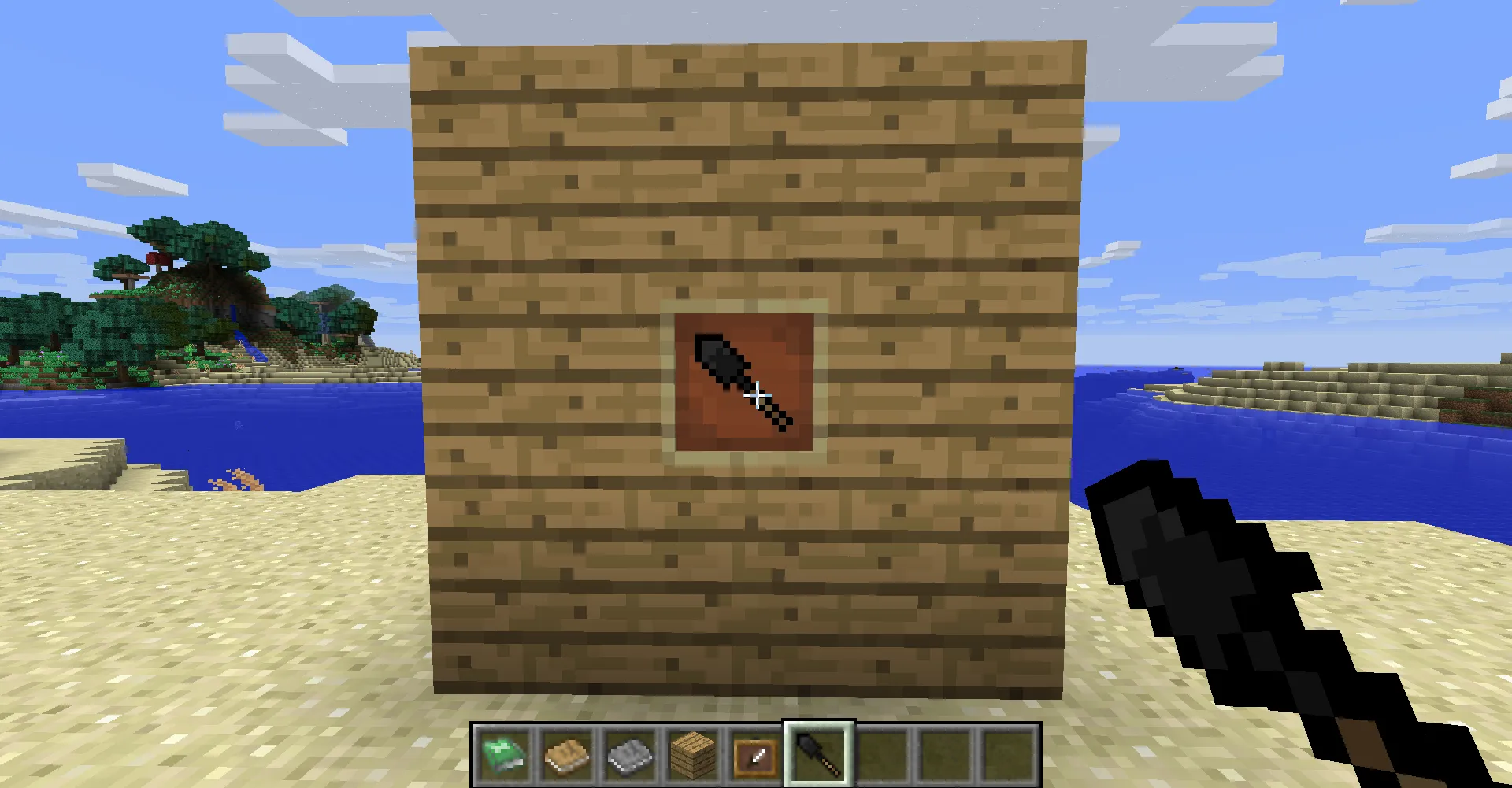Select the gray book in hotbar slot three

[628, 755]
